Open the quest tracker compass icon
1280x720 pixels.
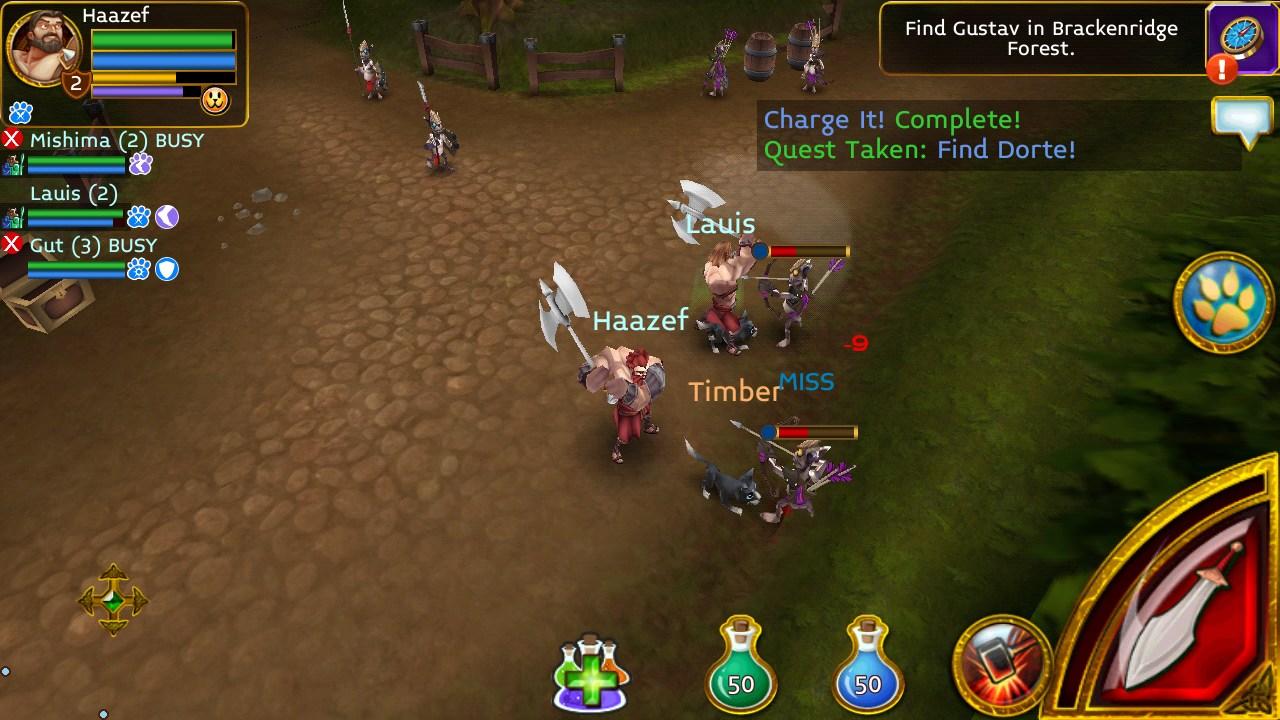coord(1240,38)
